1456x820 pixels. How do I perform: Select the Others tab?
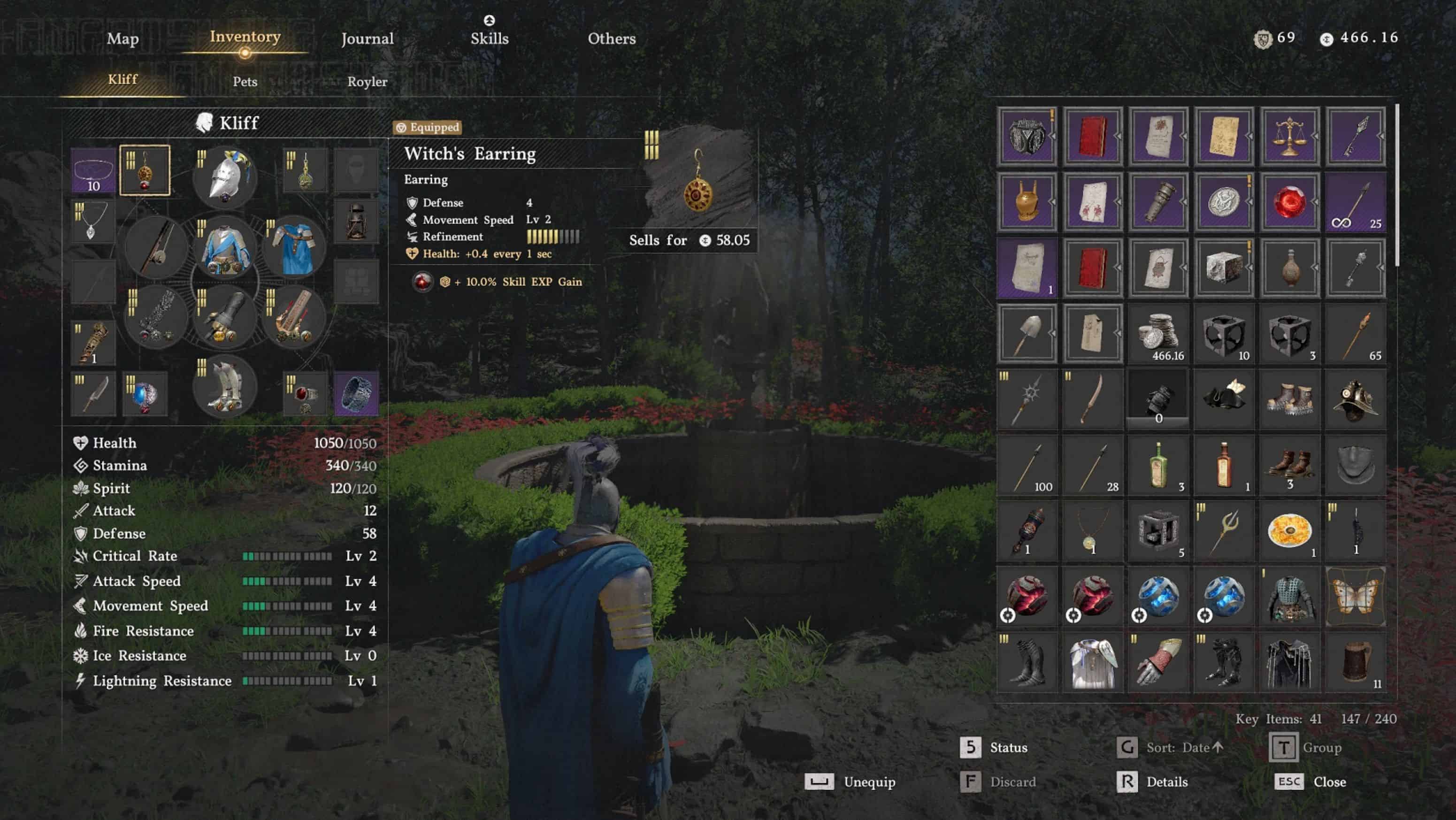pos(612,38)
